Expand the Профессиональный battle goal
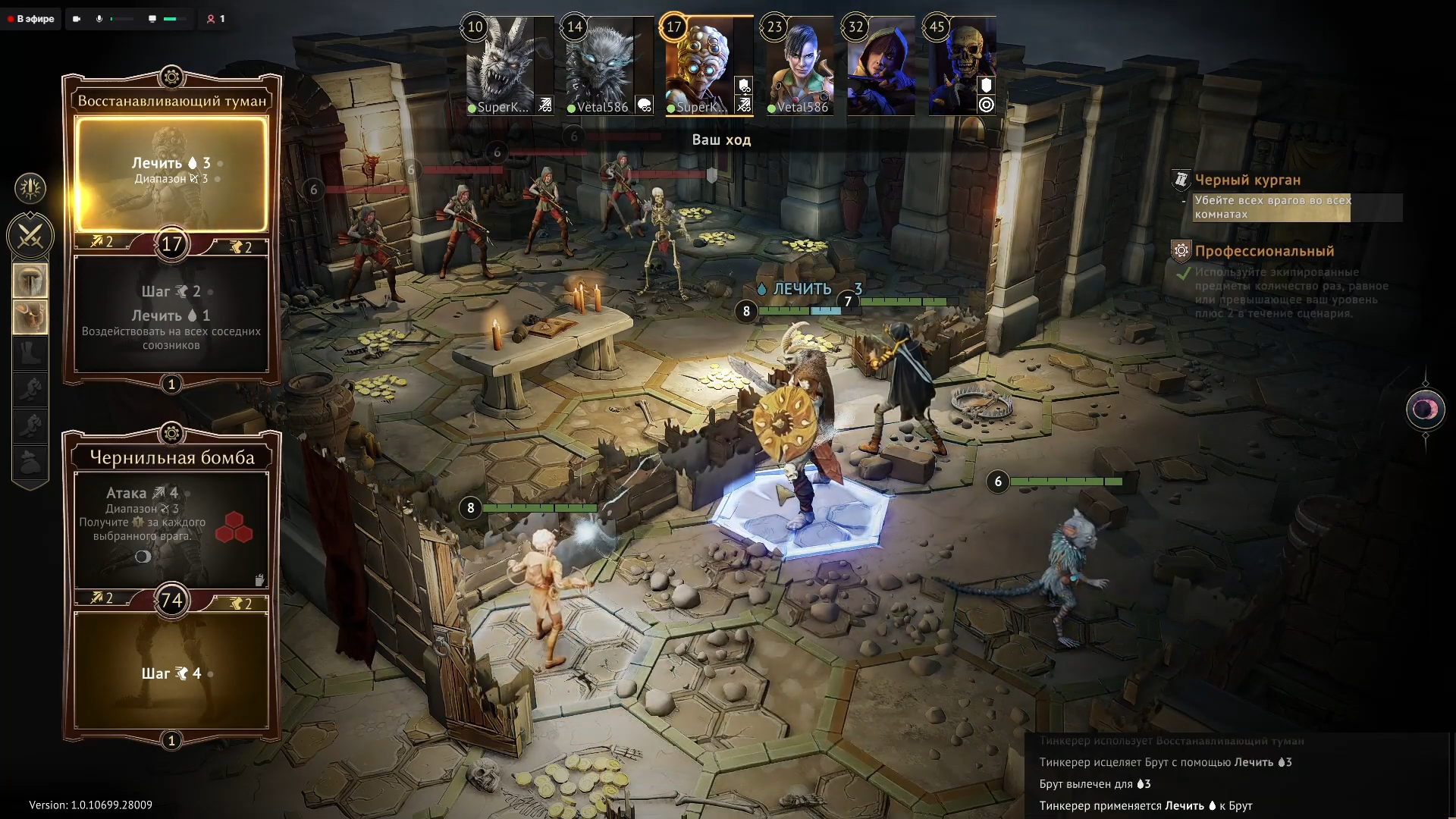 1264,251
